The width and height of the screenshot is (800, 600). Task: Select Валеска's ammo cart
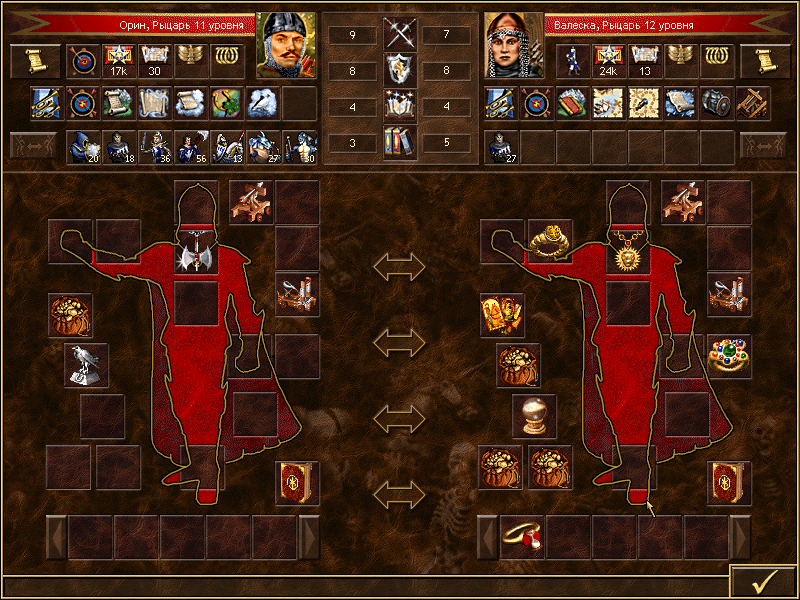(x=728, y=294)
